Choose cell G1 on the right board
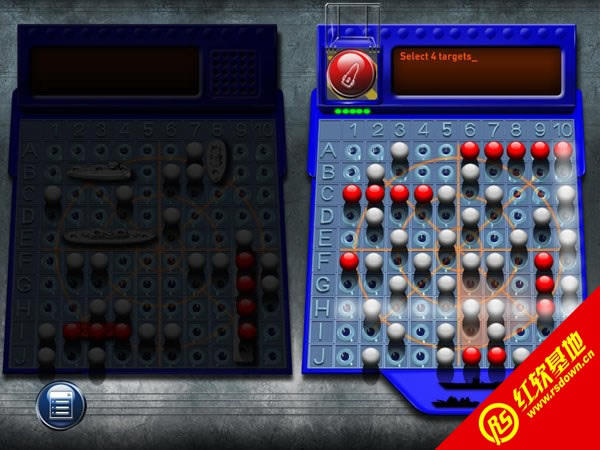Screen dimensions: 600x450 tap(351, 286)
